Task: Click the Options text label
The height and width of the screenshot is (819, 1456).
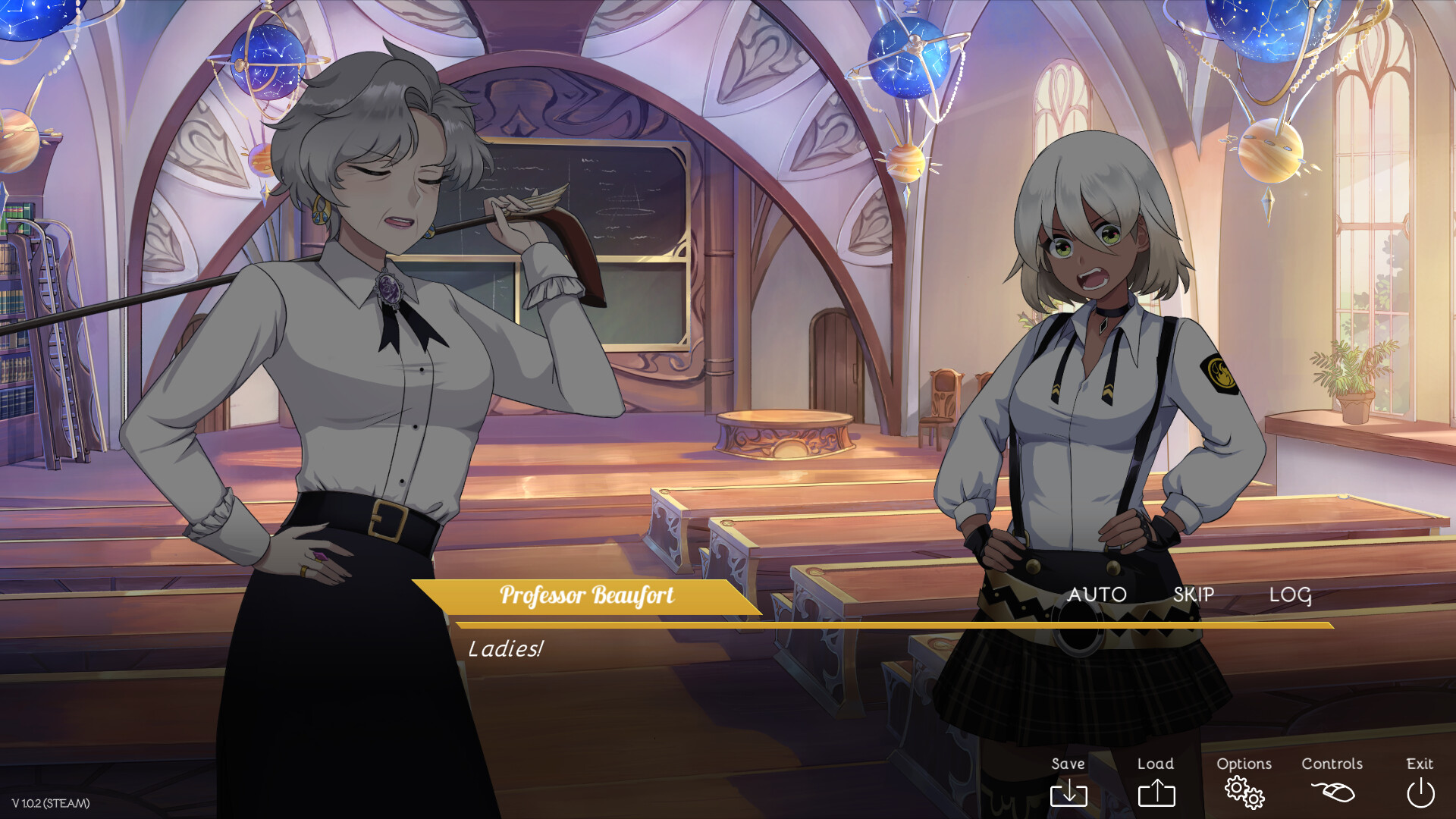Action: pos(1244,764)
